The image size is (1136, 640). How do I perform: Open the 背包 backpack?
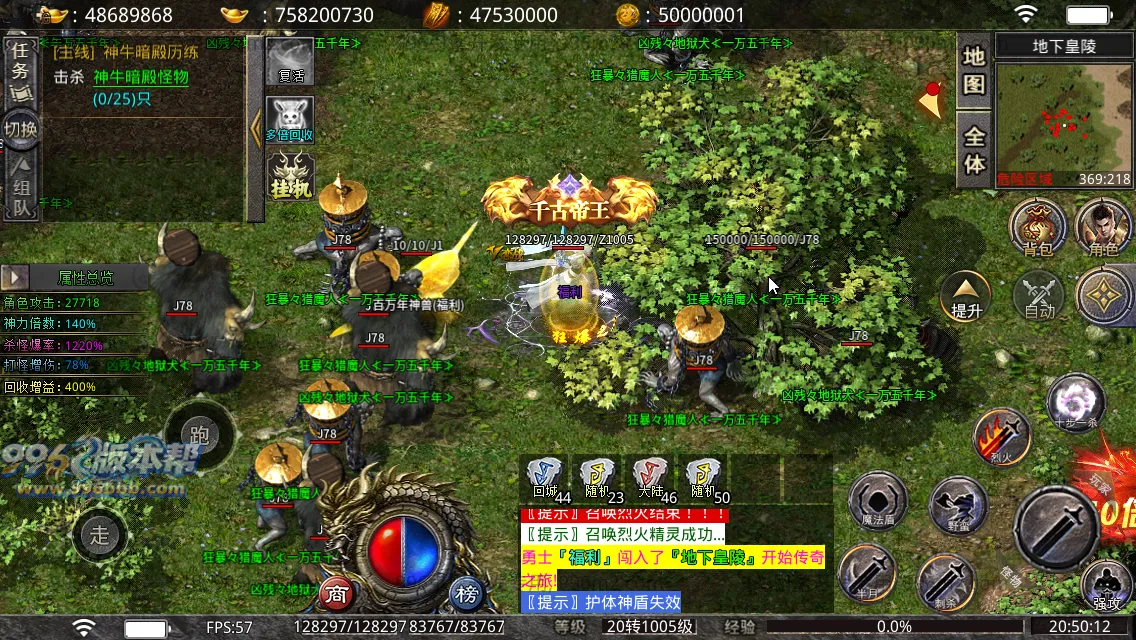coord(1037,226)
